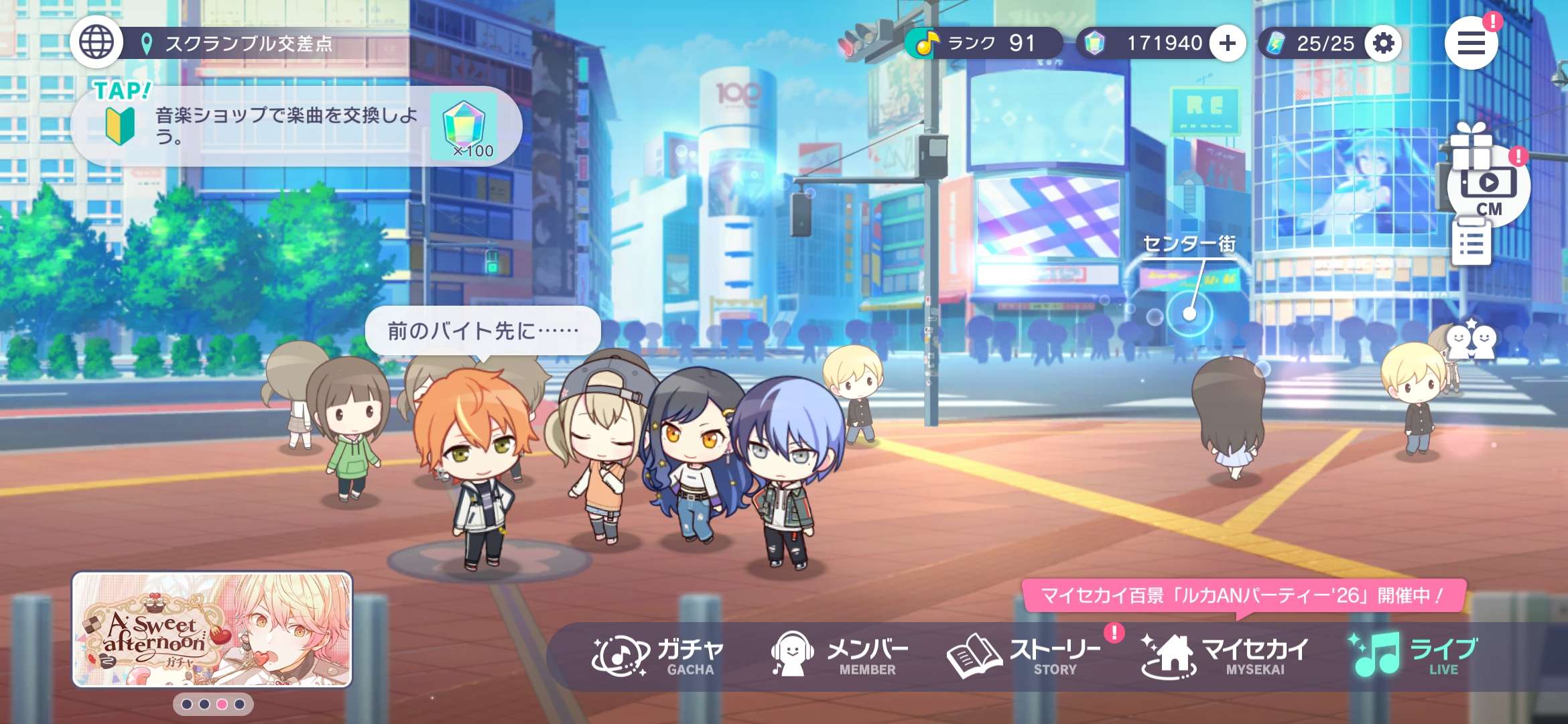Go to the センター街 area marker
This screenshot has width=1568, height=724.
pos(1189,312)
